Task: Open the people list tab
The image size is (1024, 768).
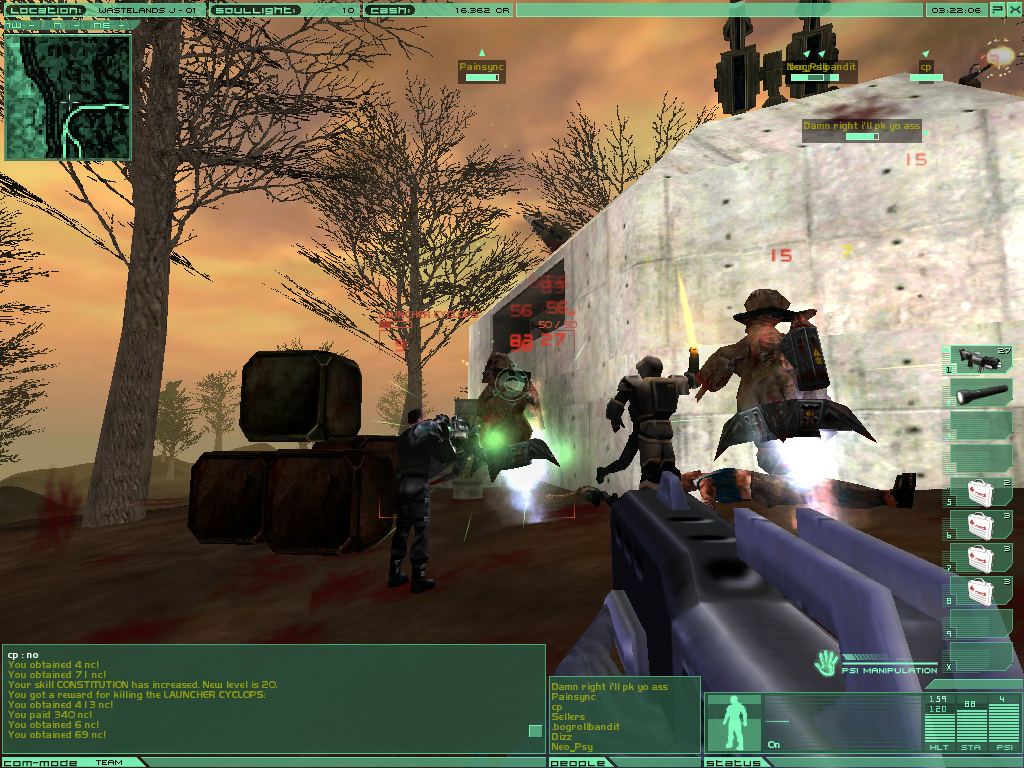Action: tap(580, 762)
